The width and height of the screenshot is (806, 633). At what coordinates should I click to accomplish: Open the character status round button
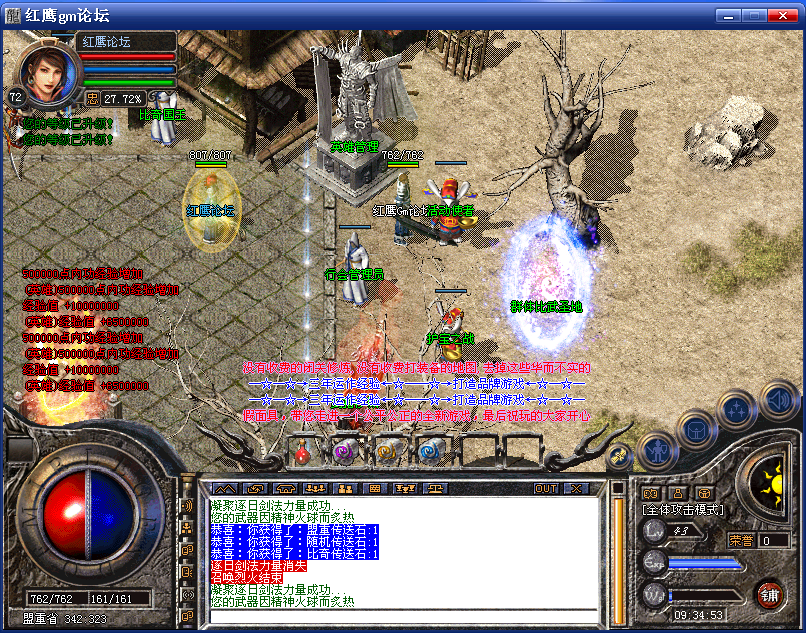(x=657, y=452)
